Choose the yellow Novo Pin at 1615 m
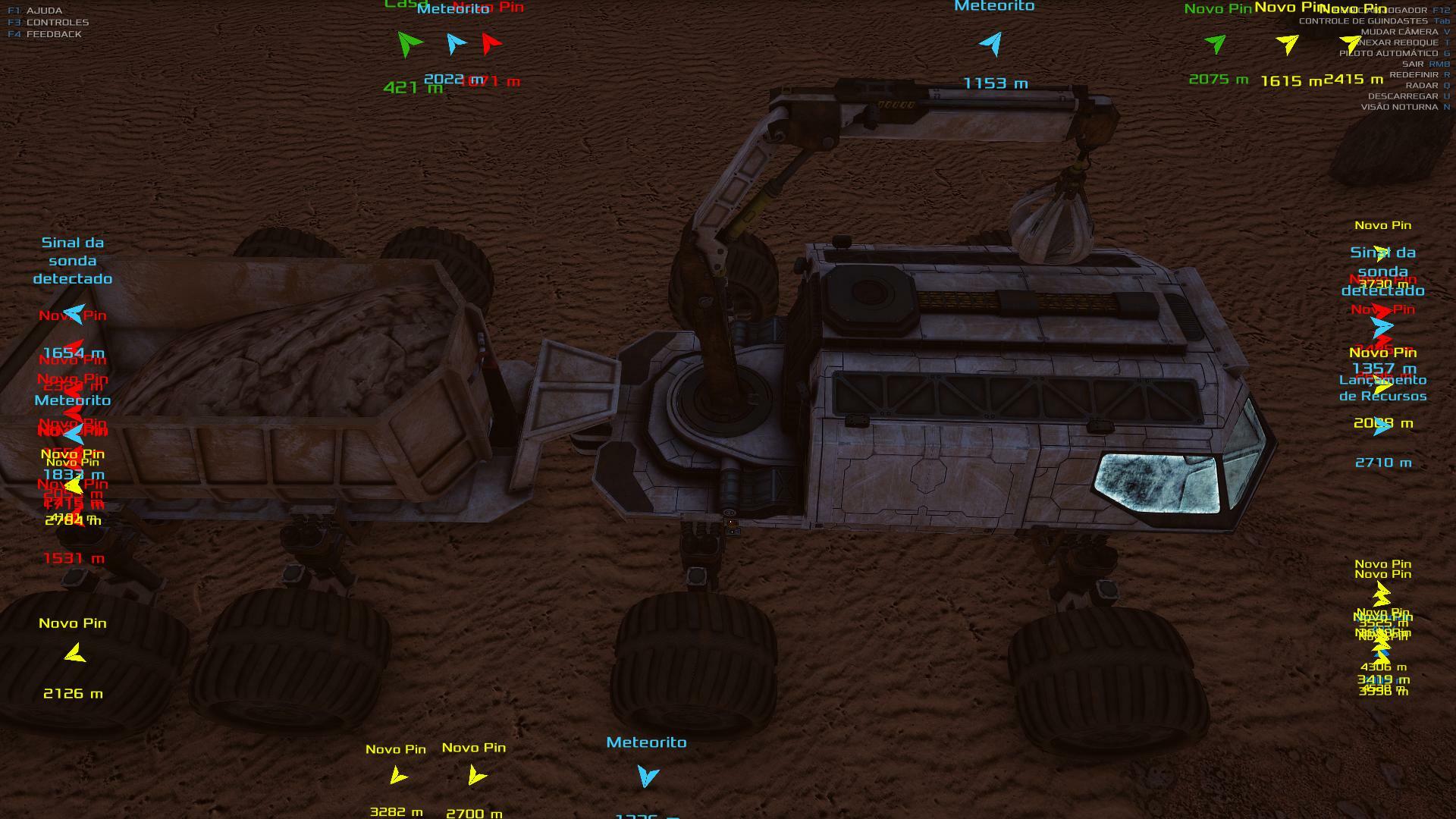Screen dimensions: 1456x819 pyautogui.click(x=1288, y=44)
